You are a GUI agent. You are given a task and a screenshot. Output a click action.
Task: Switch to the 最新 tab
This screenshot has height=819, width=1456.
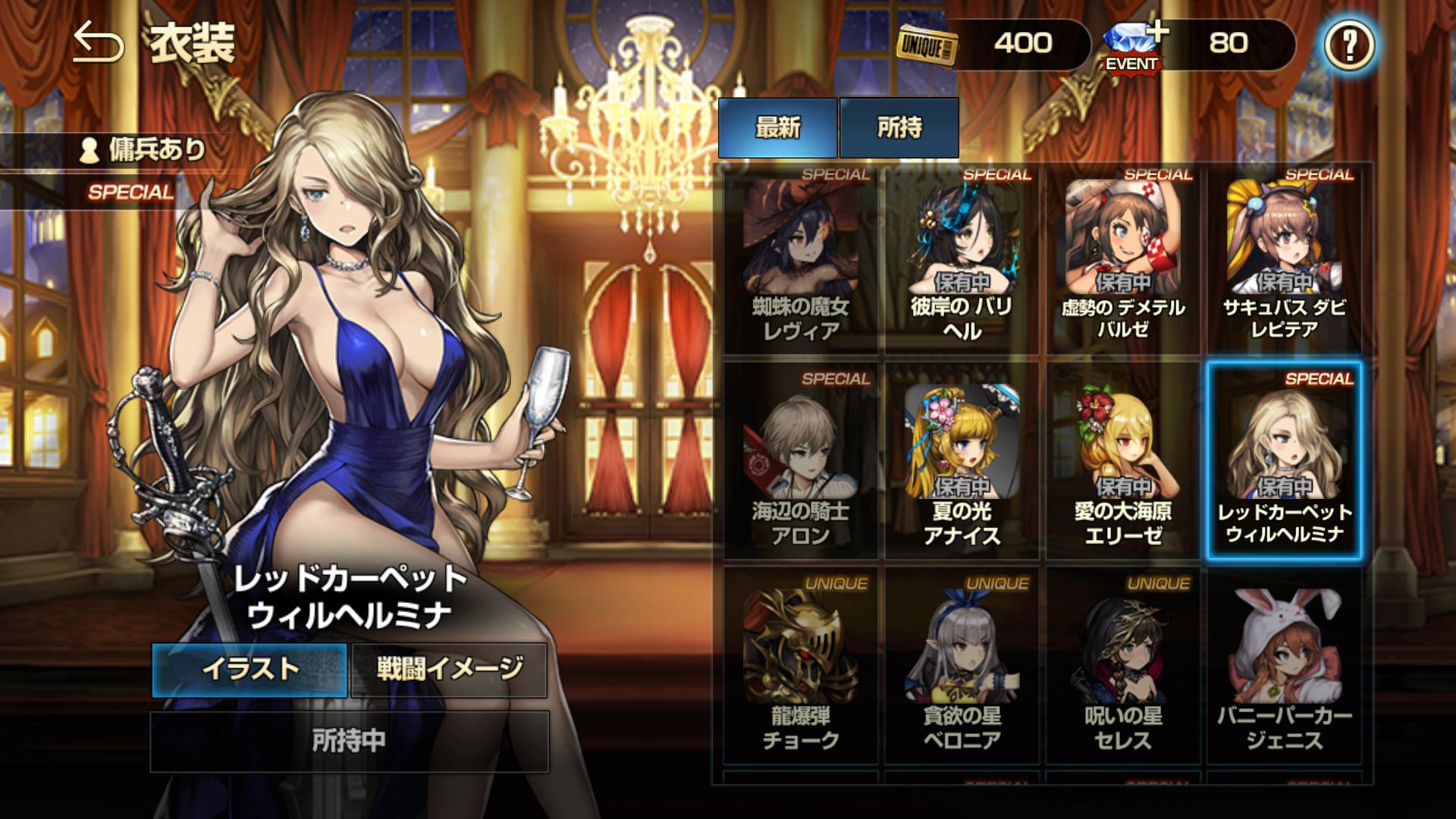pos(777,127)
